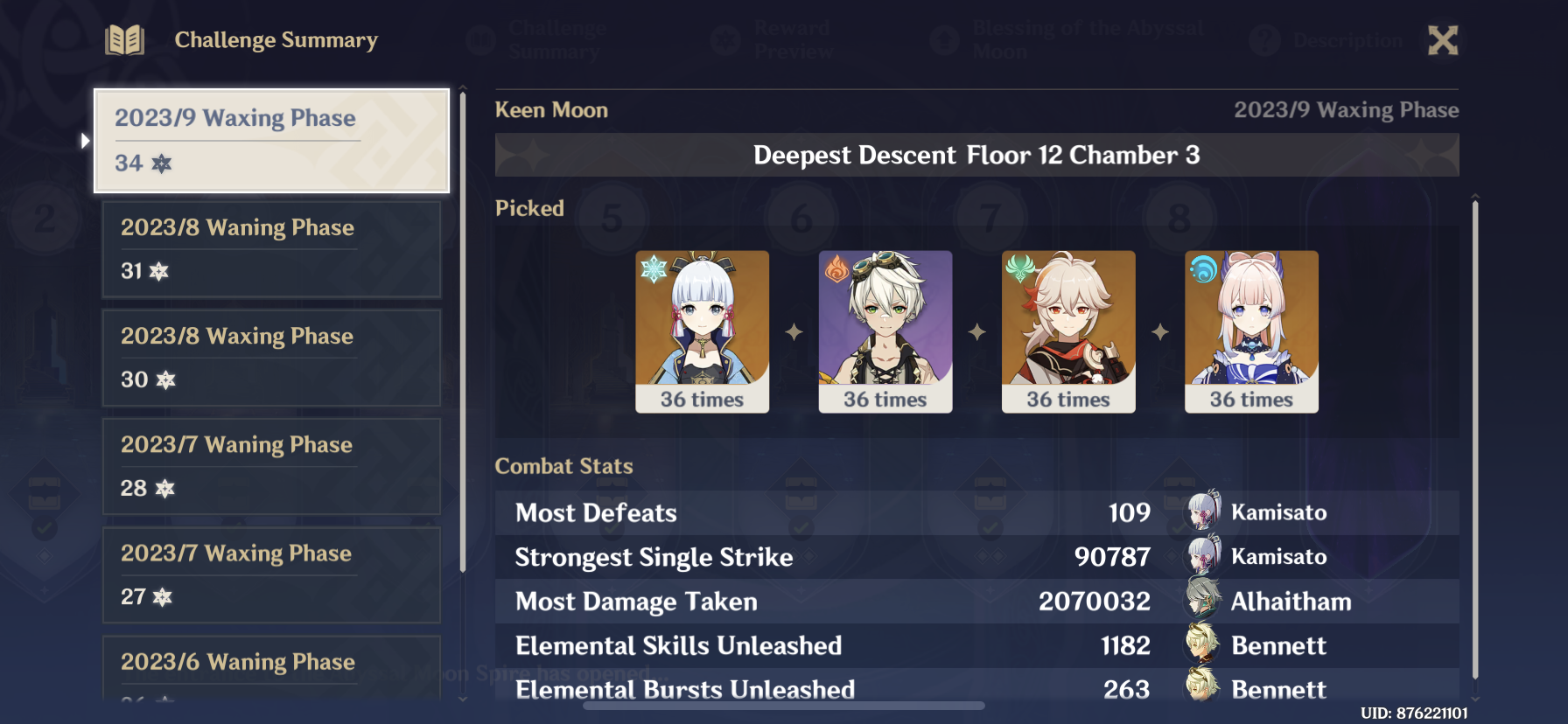
Task: Select the 2023/8 Waning Phase record
Action: [271, 249]
